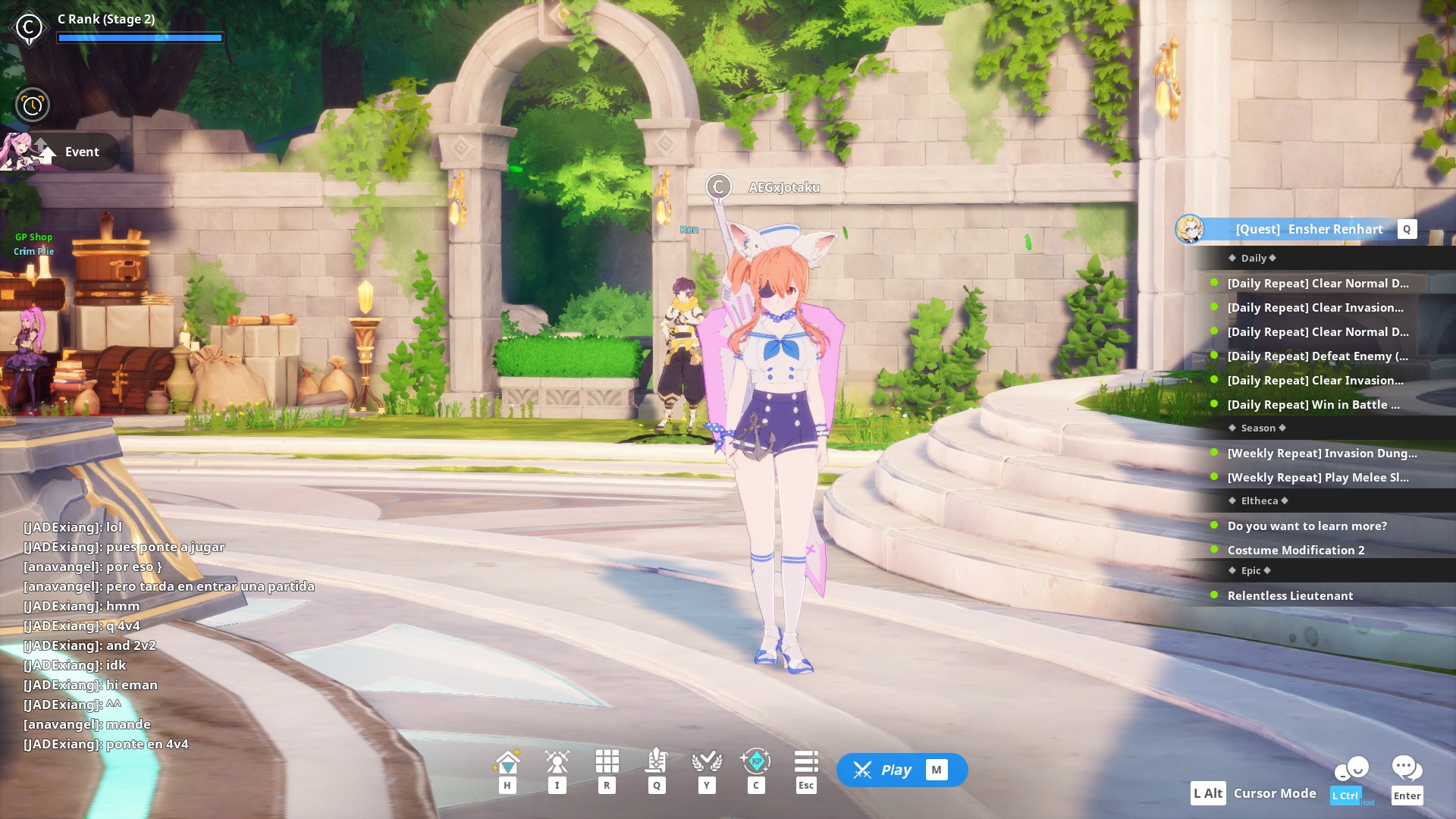Open the laurel wreath checkmark icon
This screenshot has height=819, width=1456.
point(707,761)
